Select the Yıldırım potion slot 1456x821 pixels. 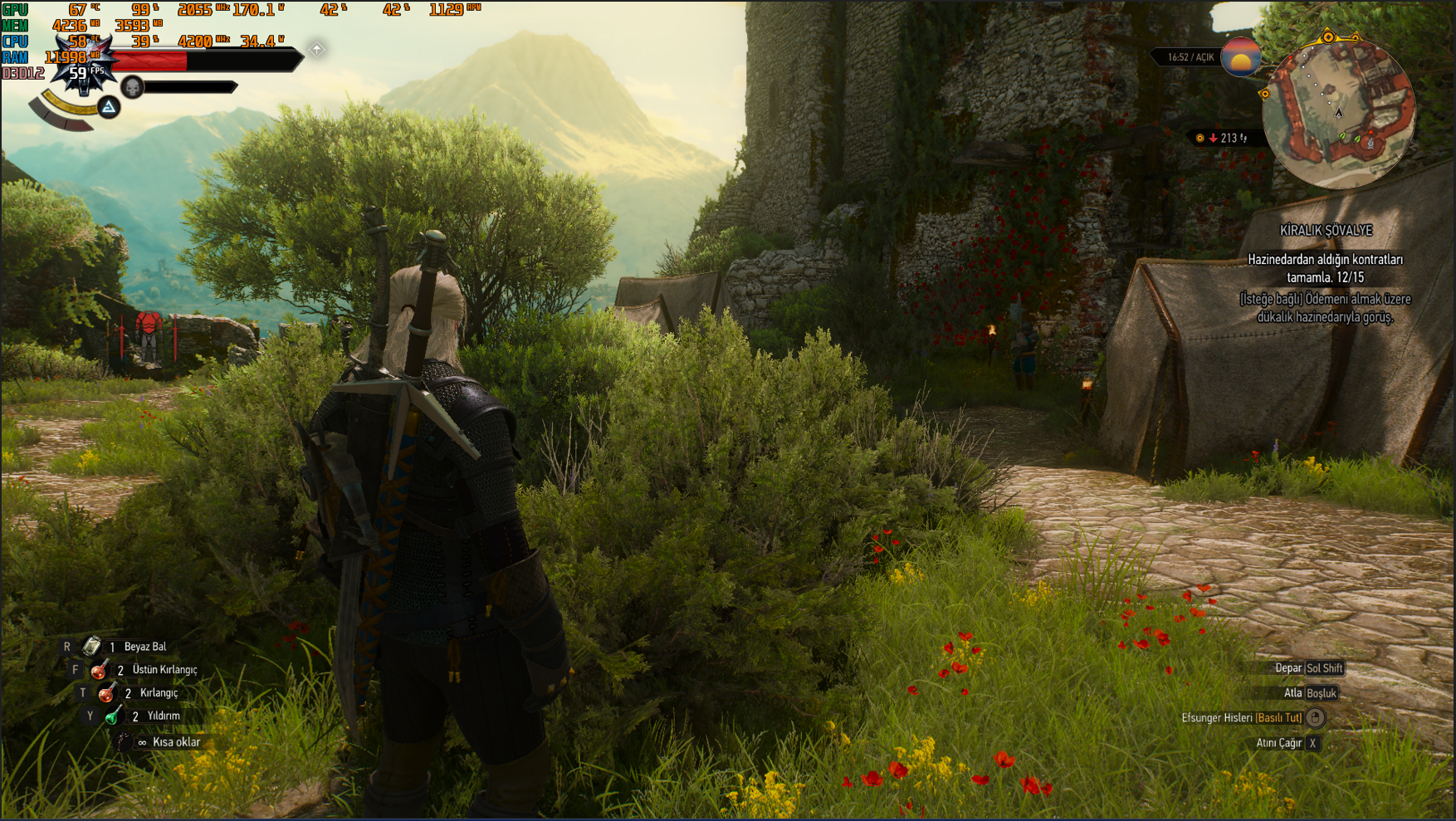point(114,716)
